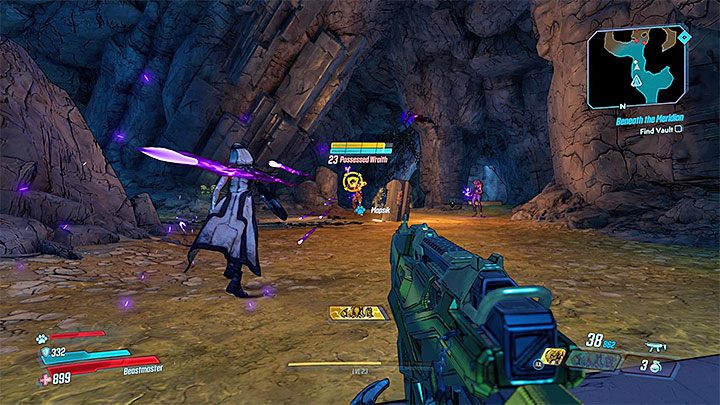Tick the Find Vault objective checkbox
Viewport: 720px width, 405px height.
(678, 129)
